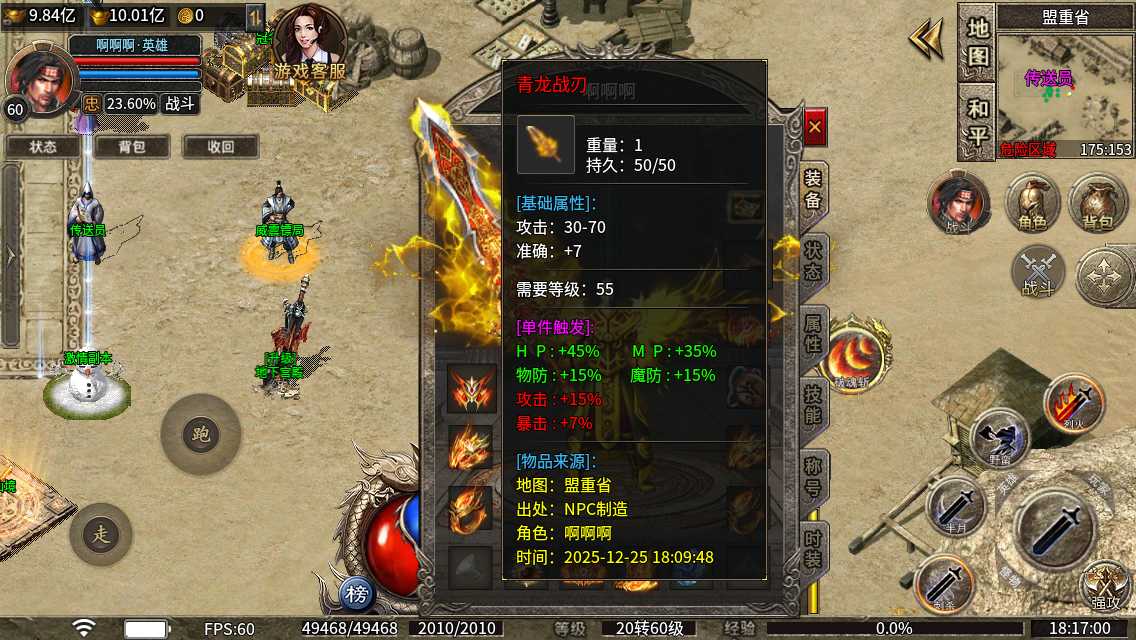The width and height of the screenshot is (1136, 640).
Task: Close the character equipment panel
Action: 815,127
